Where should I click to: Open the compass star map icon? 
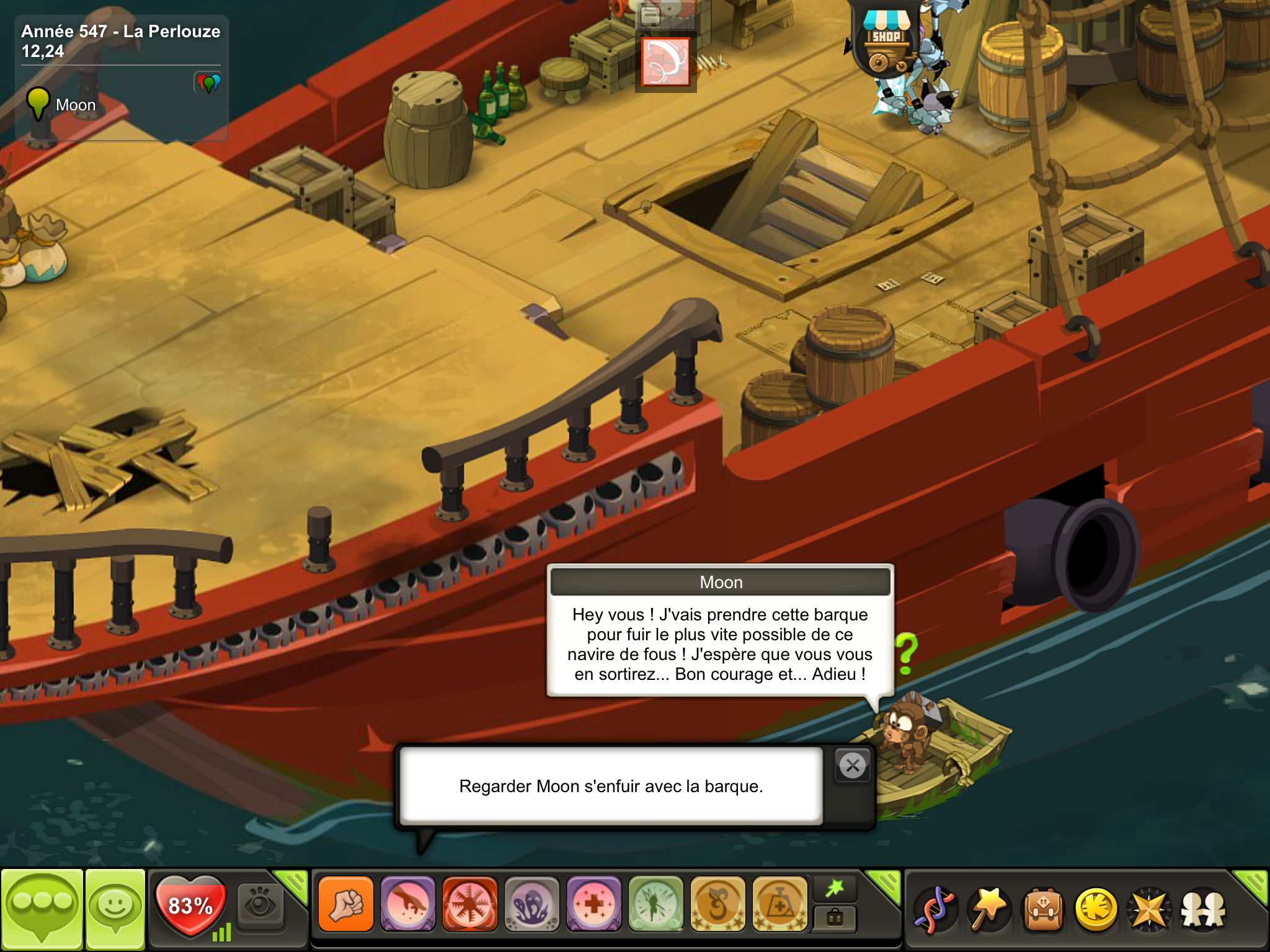1149,909
